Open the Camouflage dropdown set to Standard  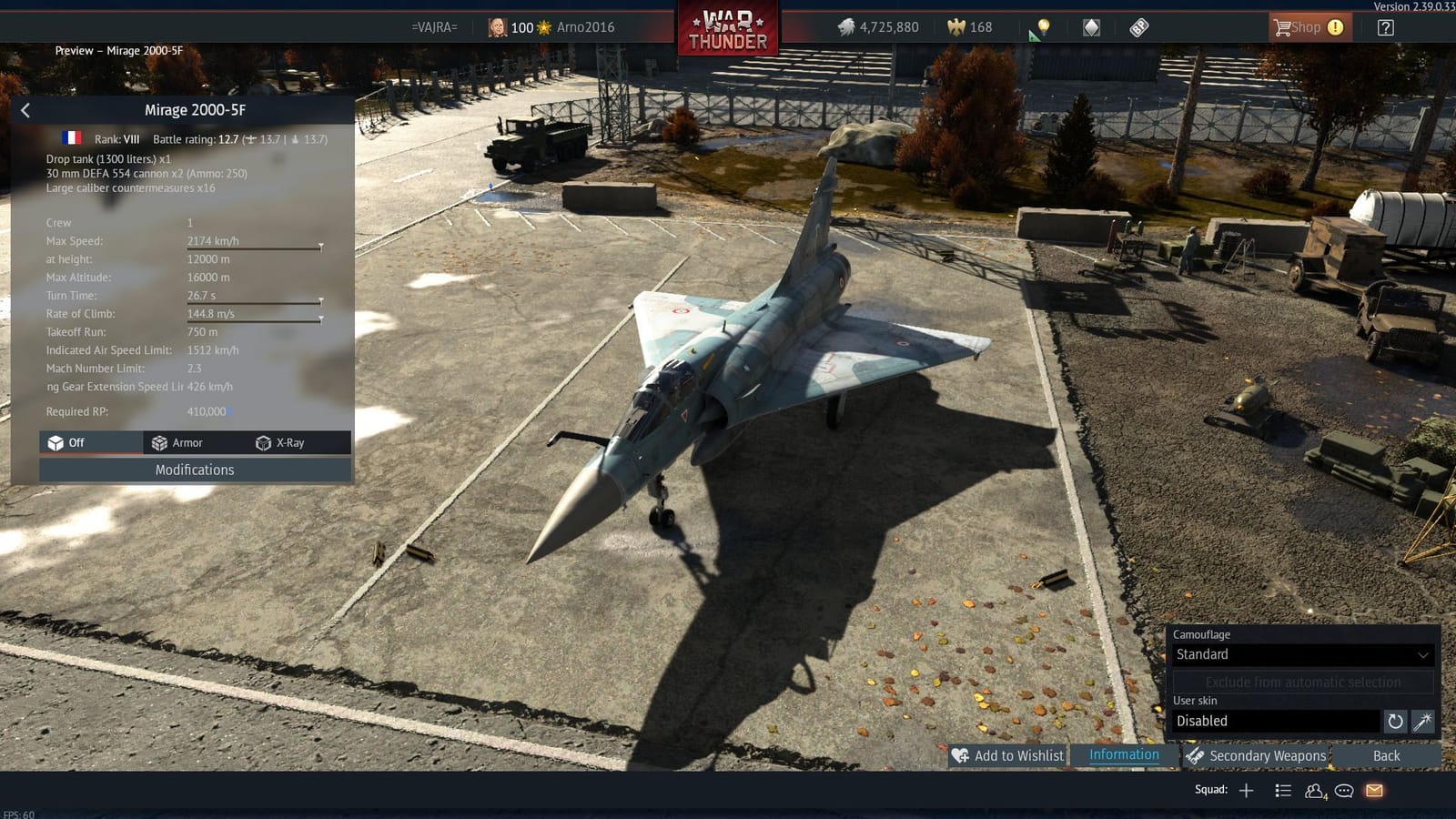point(1301,654)
